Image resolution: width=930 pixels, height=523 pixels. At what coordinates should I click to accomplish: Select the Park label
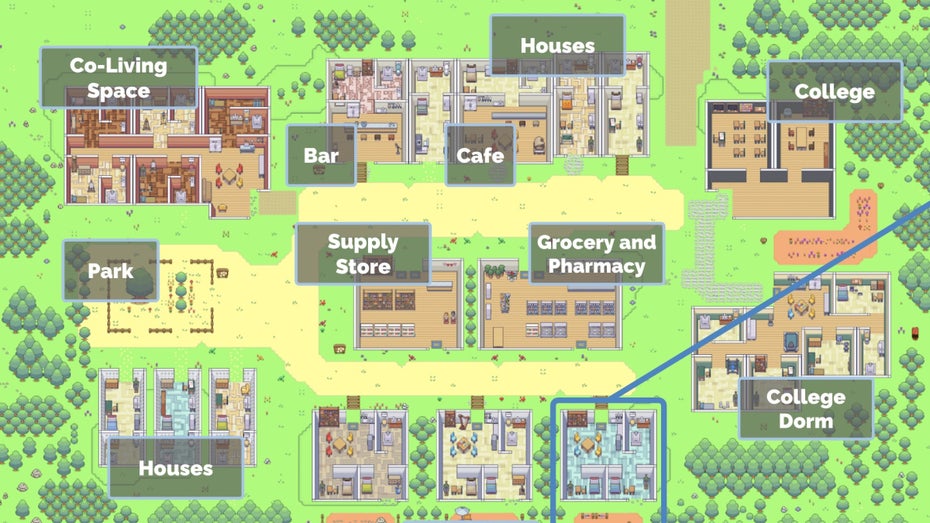coord(110,271)
